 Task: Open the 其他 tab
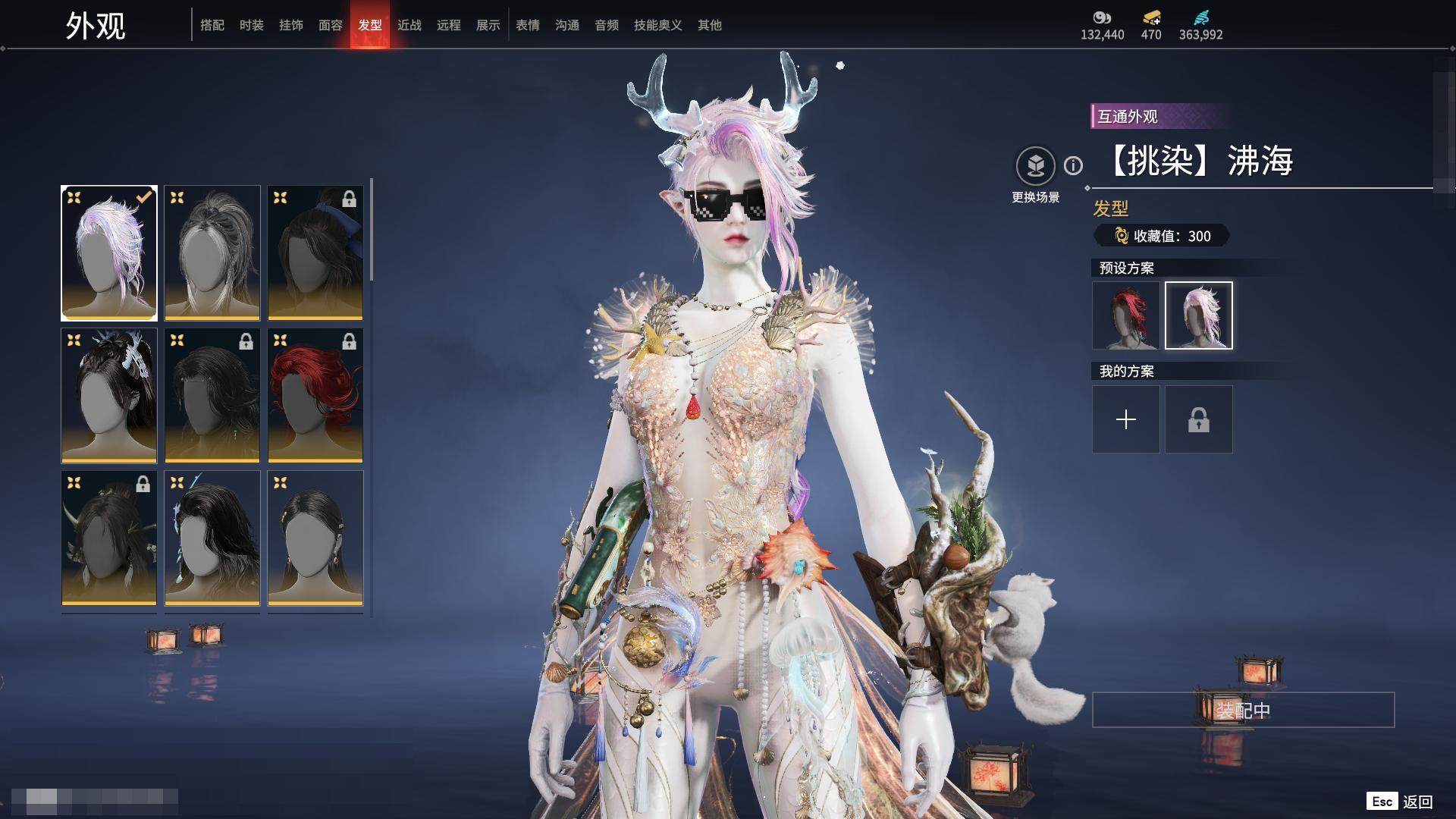[x=710, y=25]
